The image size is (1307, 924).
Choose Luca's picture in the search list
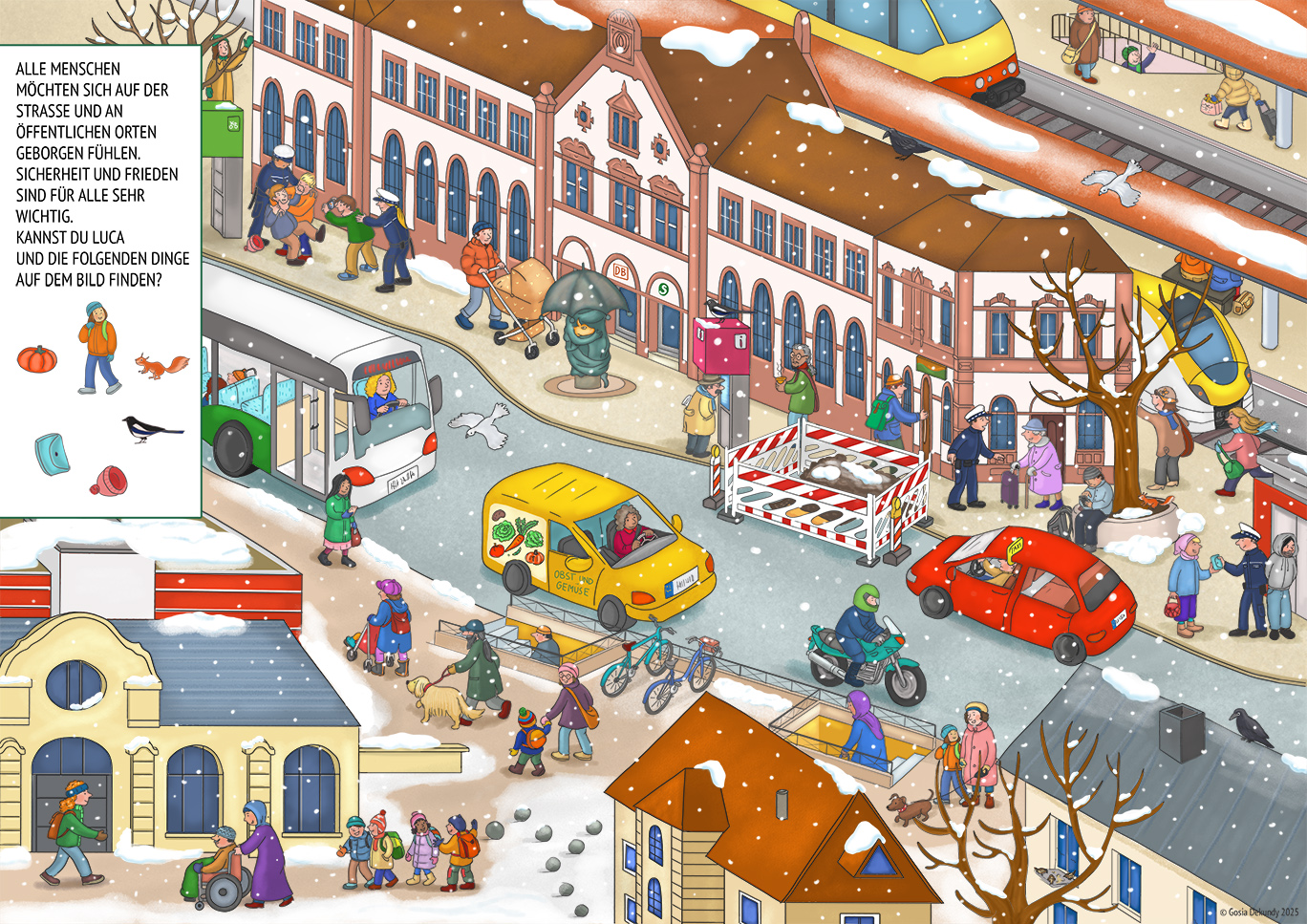97,347
